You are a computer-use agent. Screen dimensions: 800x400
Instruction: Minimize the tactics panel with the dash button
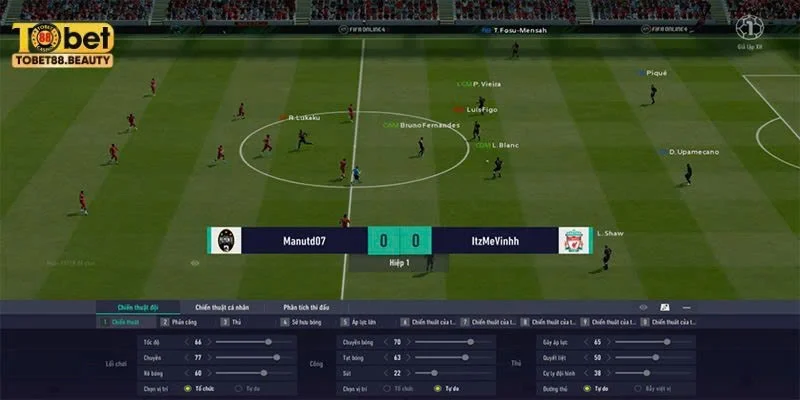pos(686,306)
